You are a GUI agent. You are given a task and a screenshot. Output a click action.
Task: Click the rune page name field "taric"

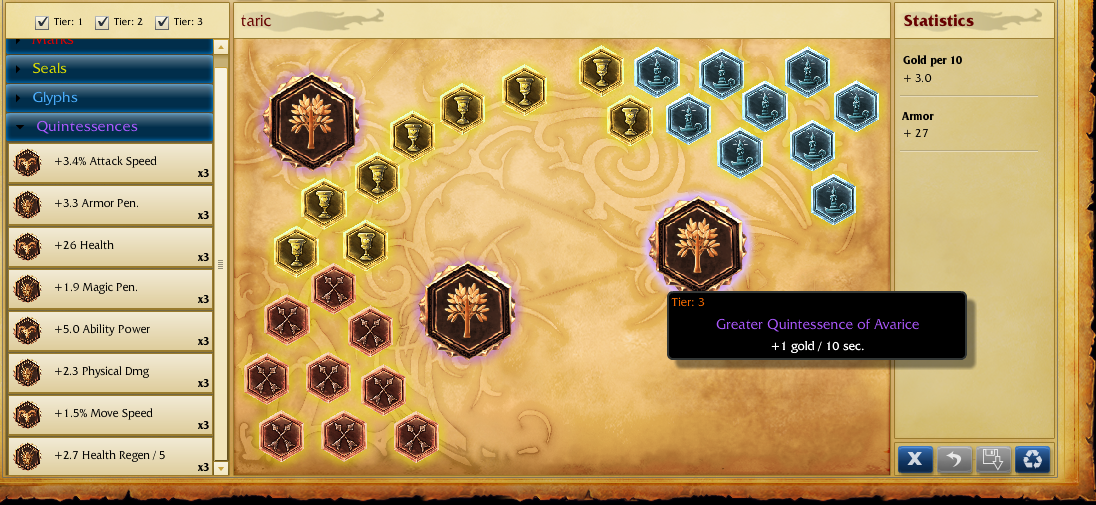pyautogui.click(x=560, y=21)
